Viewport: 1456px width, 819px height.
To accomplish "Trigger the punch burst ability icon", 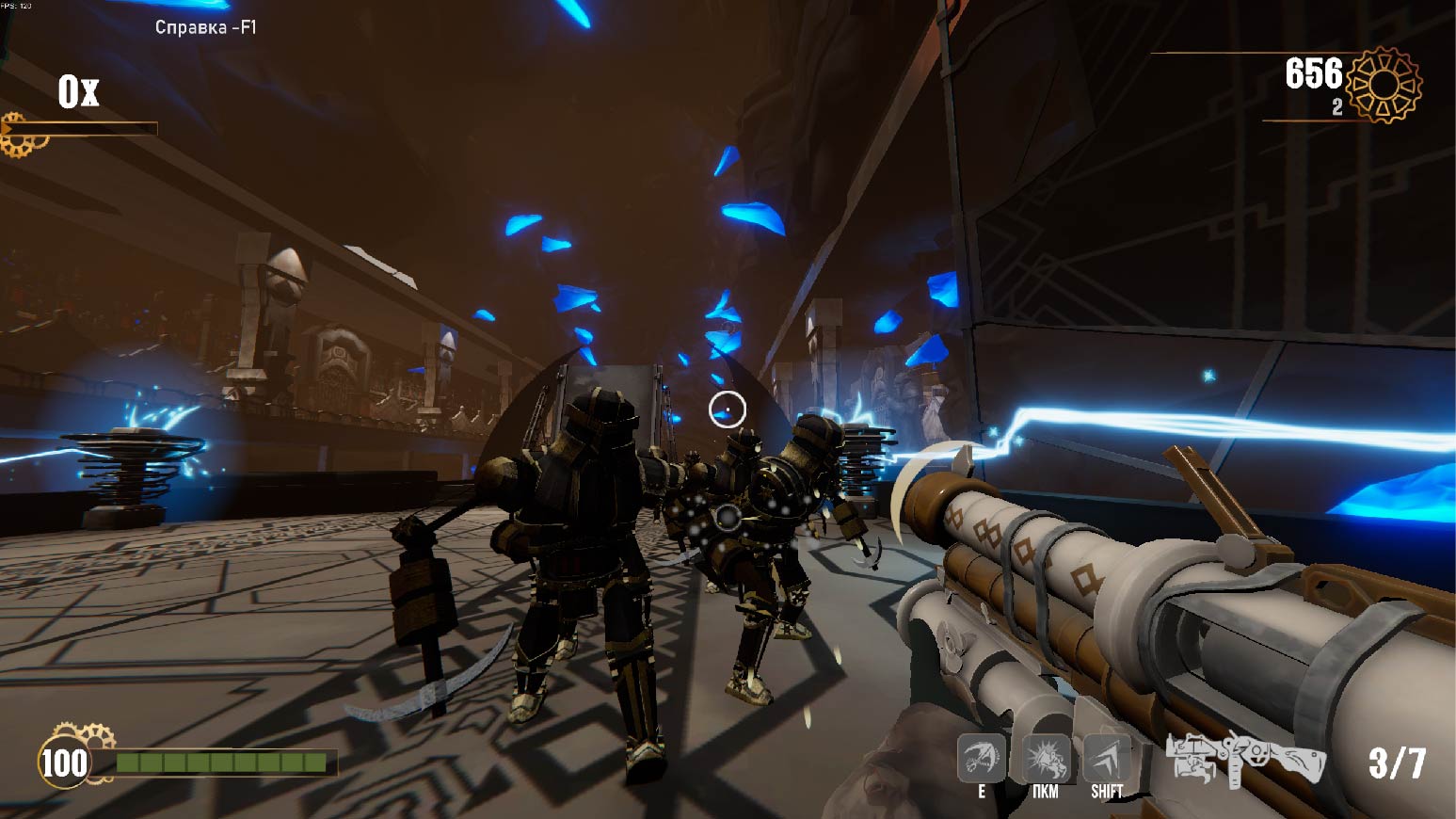I will pos(1045,758).
